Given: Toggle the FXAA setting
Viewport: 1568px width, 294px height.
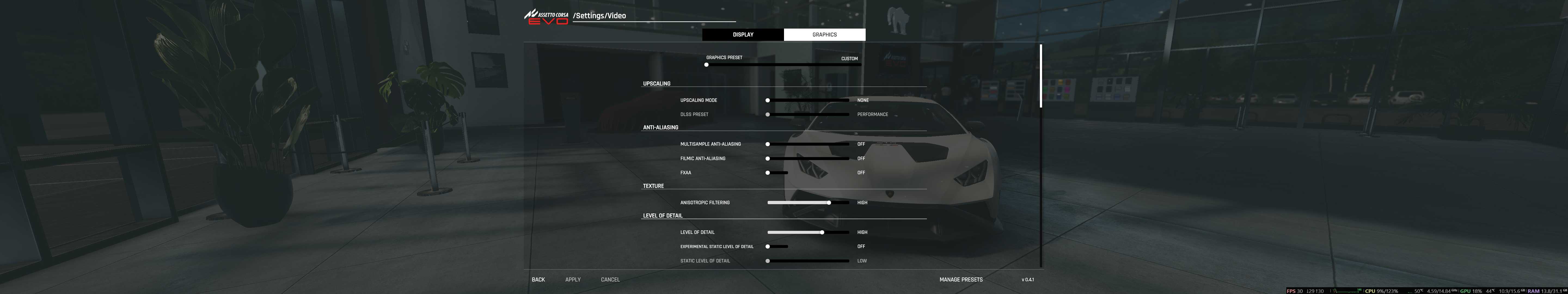Looking at the screenshot, I should [x=777, y=173].
